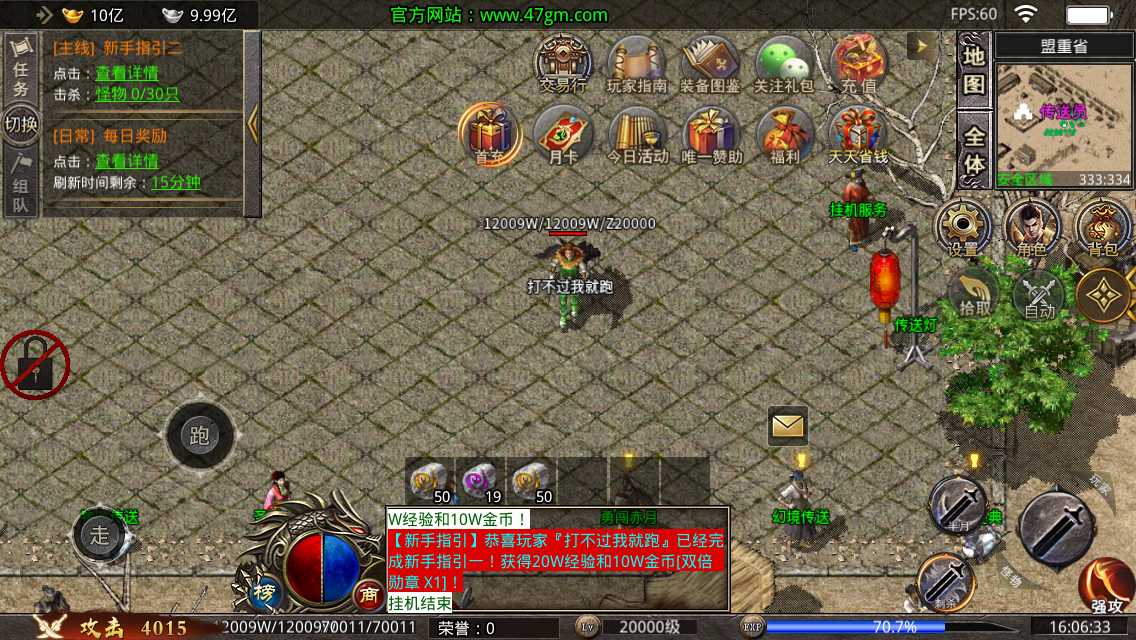1136x640 pixels.
Task: Open the 充值 recharge shop
Action: (857, 62)
